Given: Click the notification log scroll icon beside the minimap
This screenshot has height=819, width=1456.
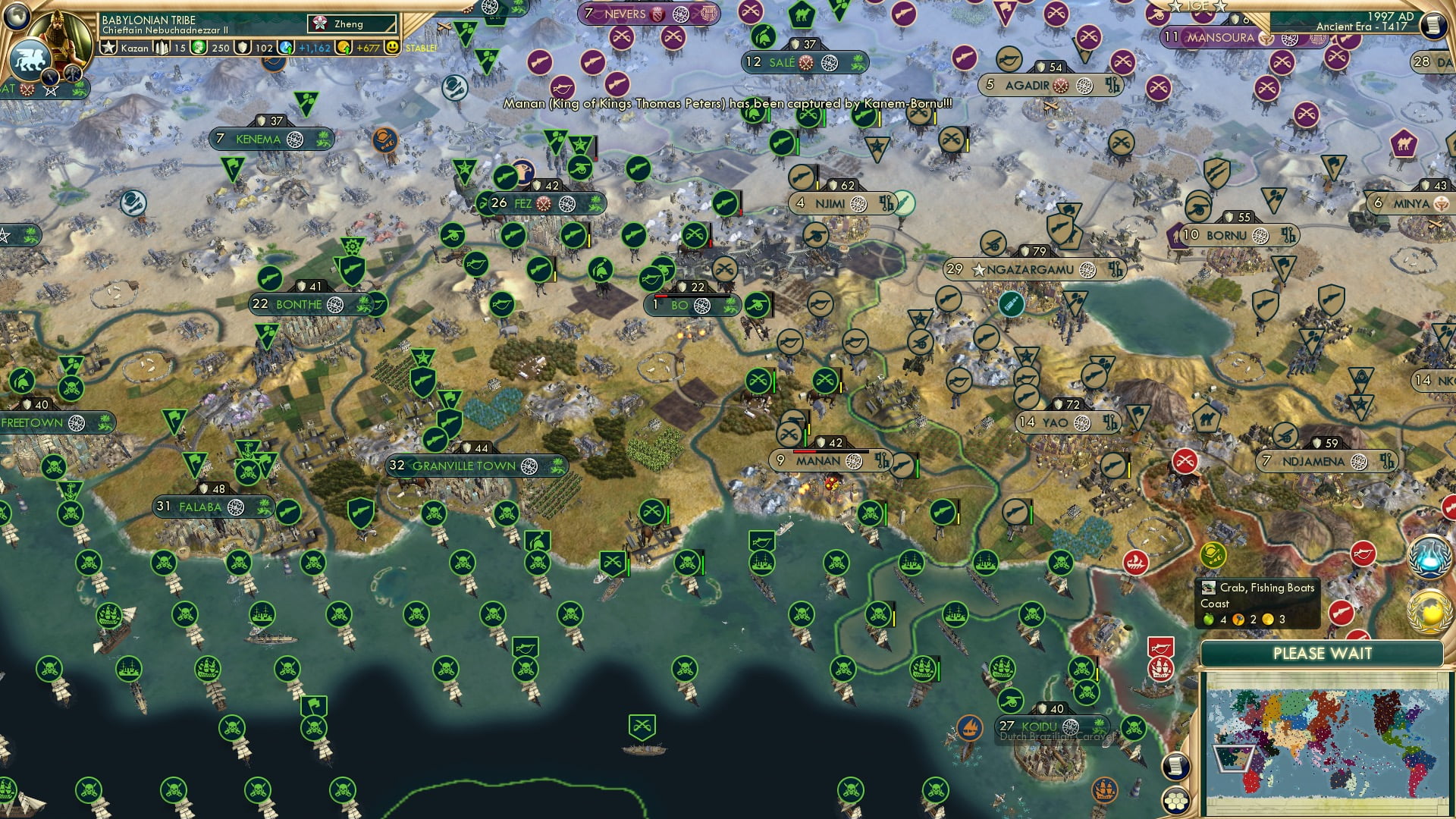Looking at the screenshot, I should point(1175,764).
